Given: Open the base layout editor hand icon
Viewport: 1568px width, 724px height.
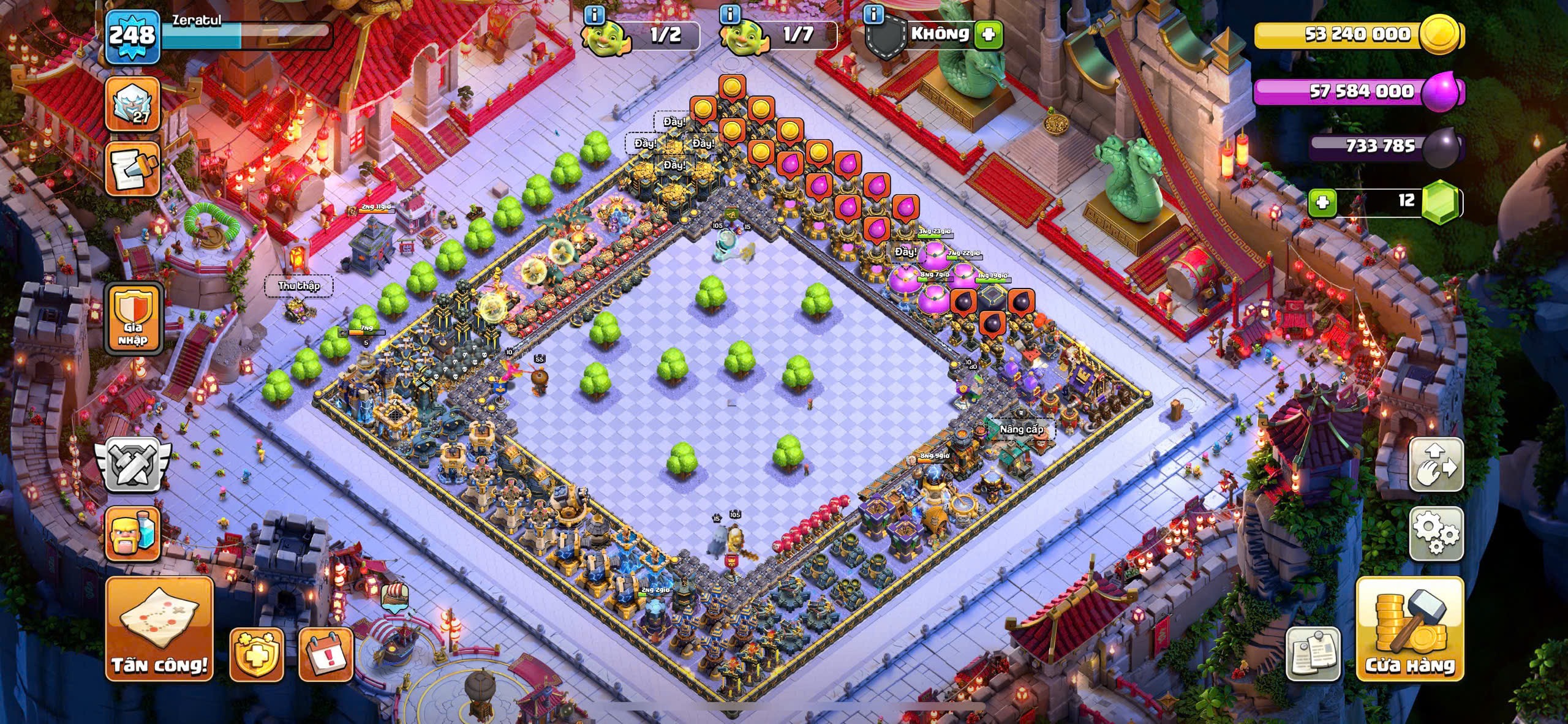Looking at the screenshot, I should pyautogui.click(x=1436, y=464).
